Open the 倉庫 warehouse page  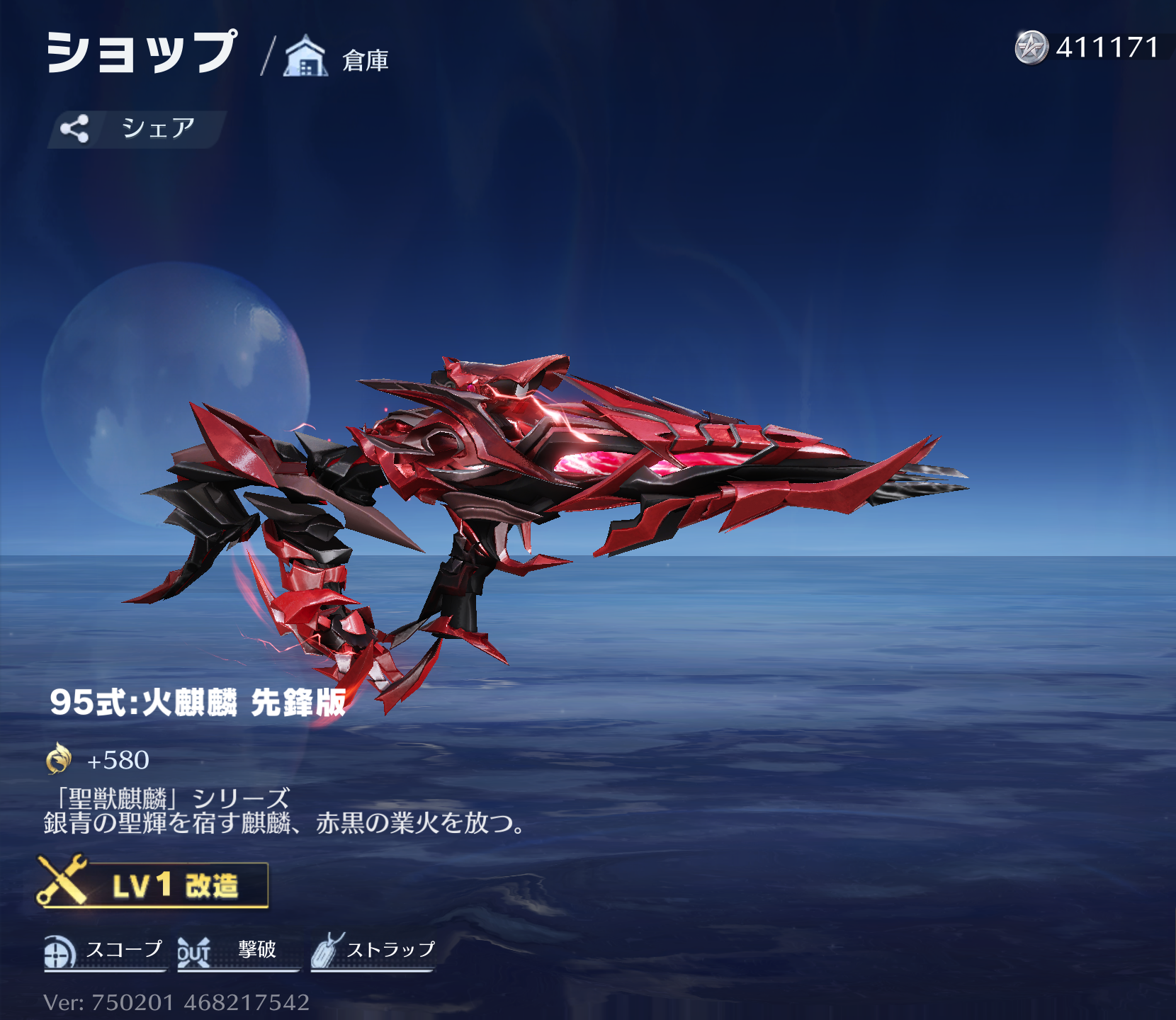point(337,58)
